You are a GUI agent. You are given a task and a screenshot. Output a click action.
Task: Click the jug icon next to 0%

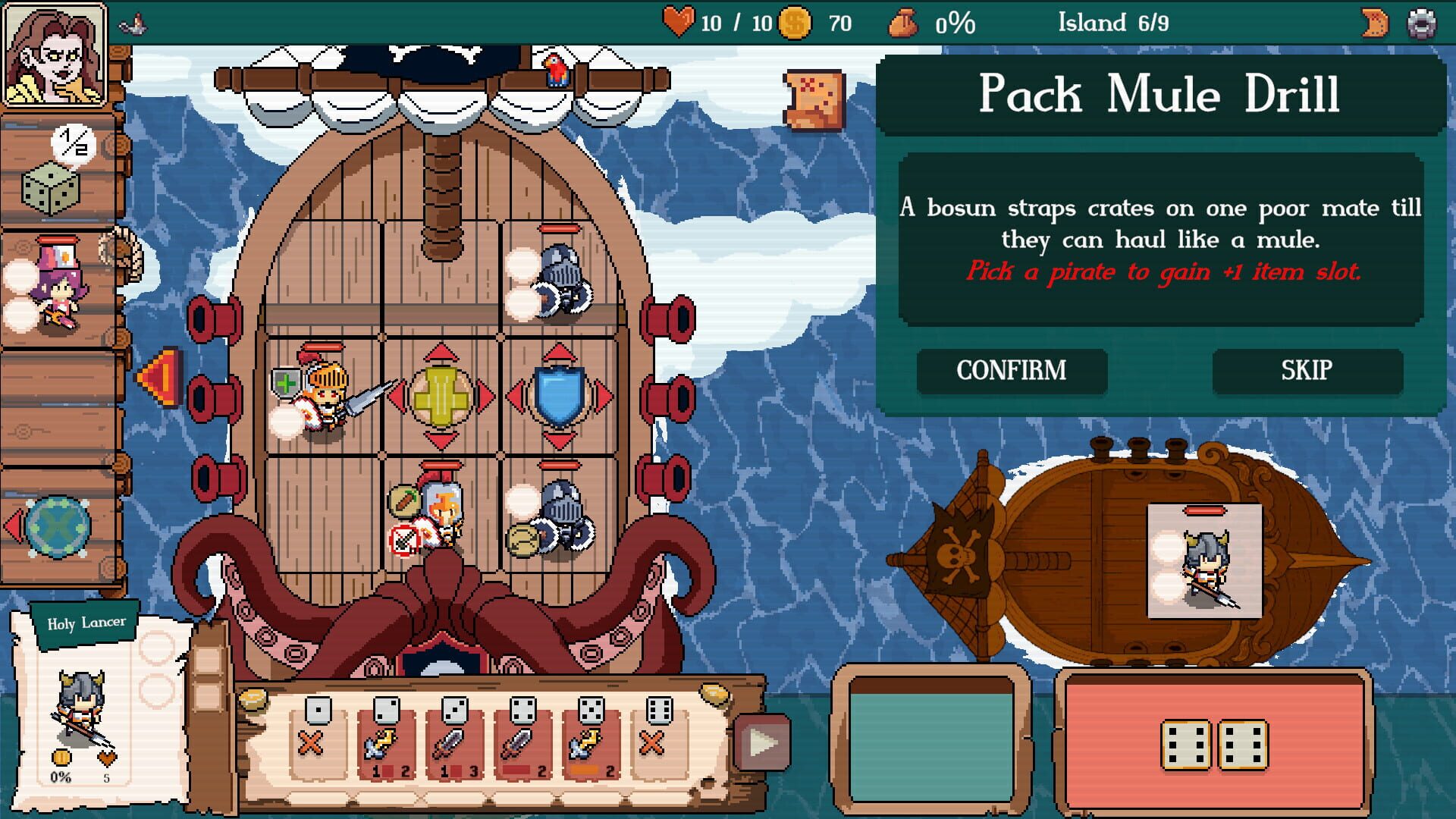902,23
